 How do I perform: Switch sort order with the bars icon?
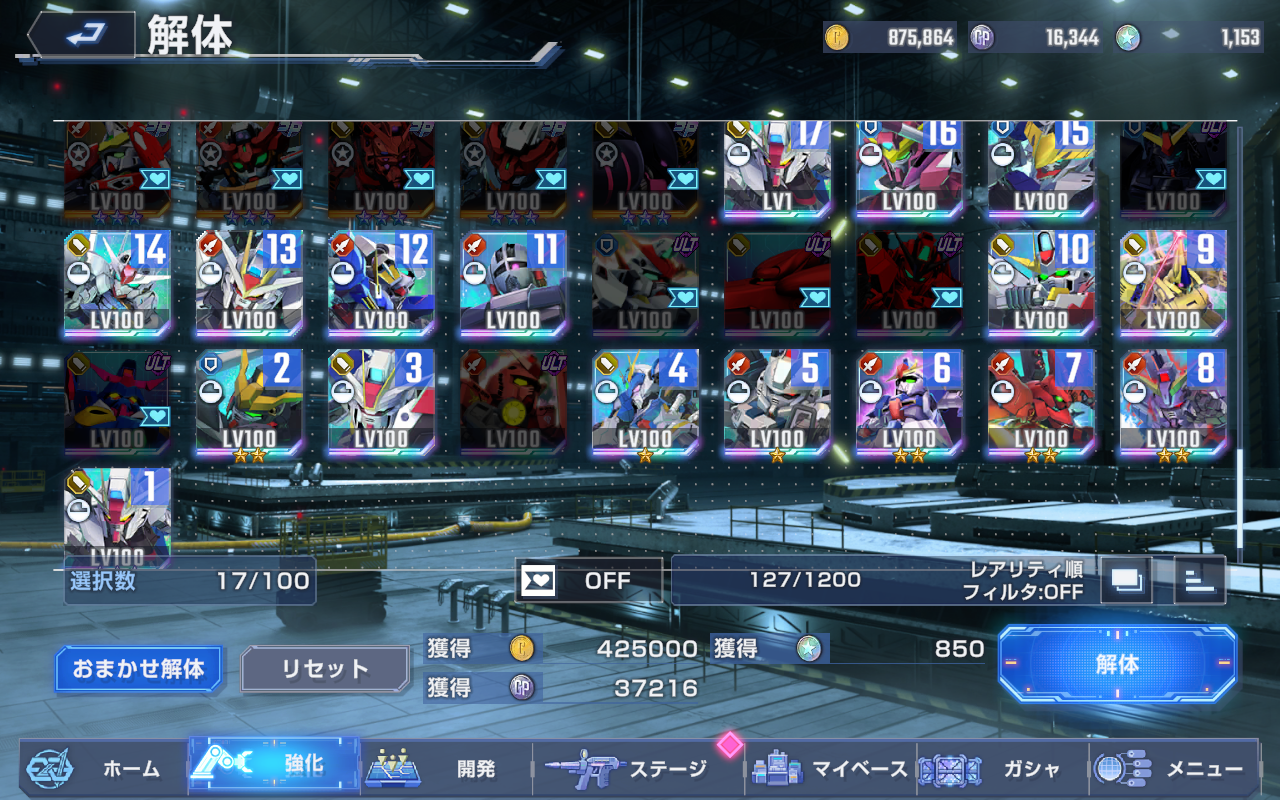(1199, 580)
